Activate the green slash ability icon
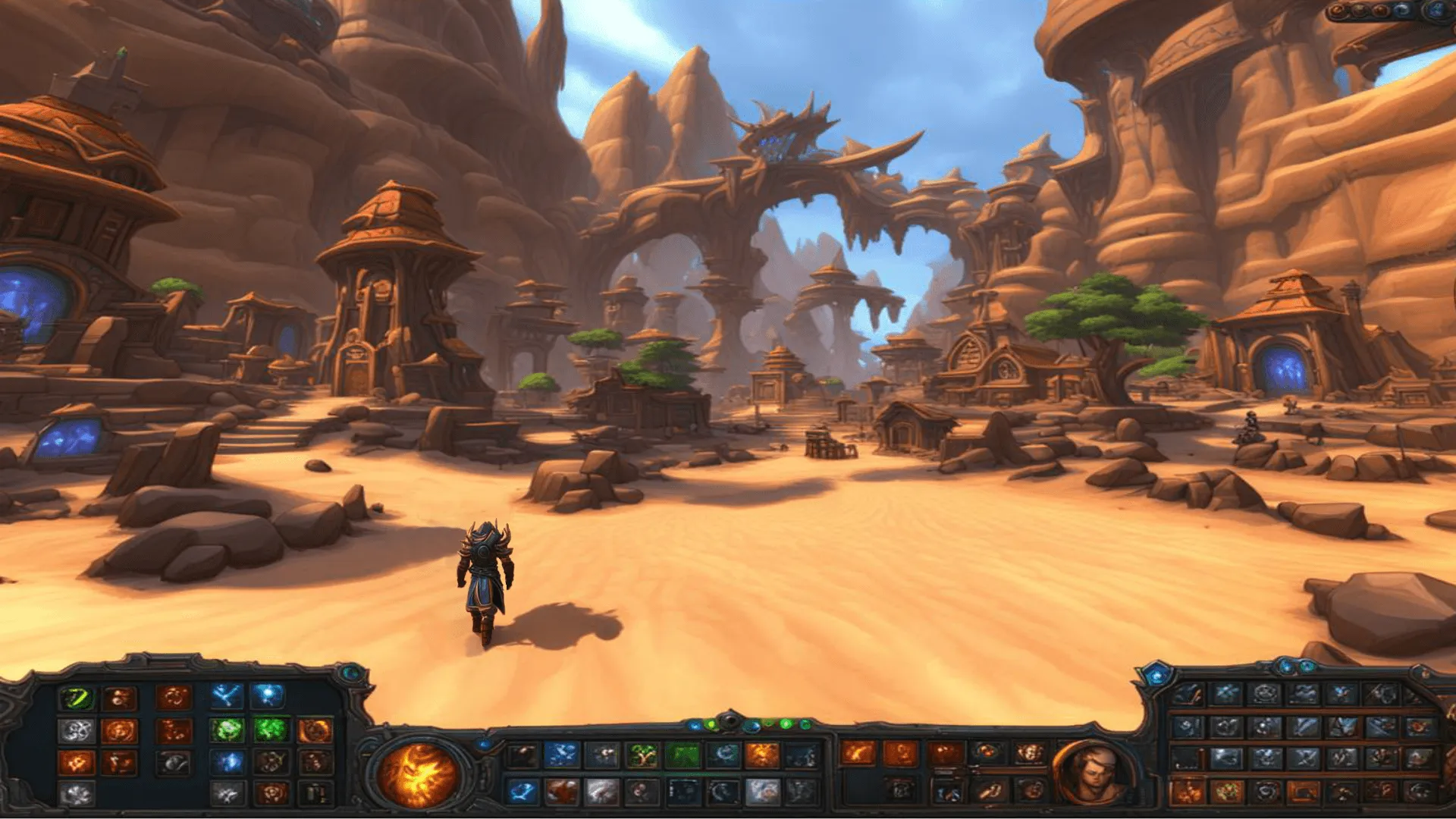This screenshot has width=1456, height=819. coord(77,698)
